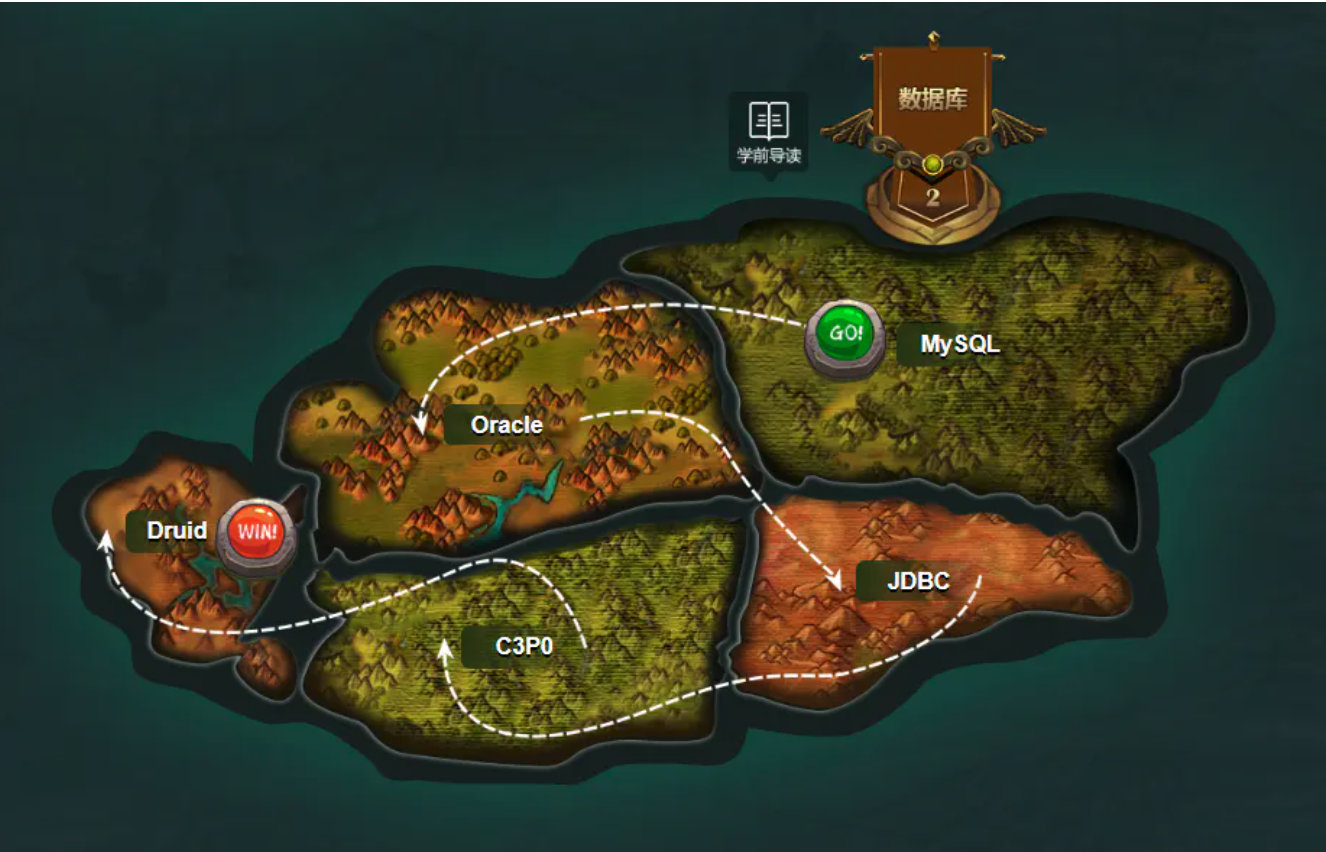Select the C3P0 stage
This screenshot has width=1326, height=852.
coord(524,647)
